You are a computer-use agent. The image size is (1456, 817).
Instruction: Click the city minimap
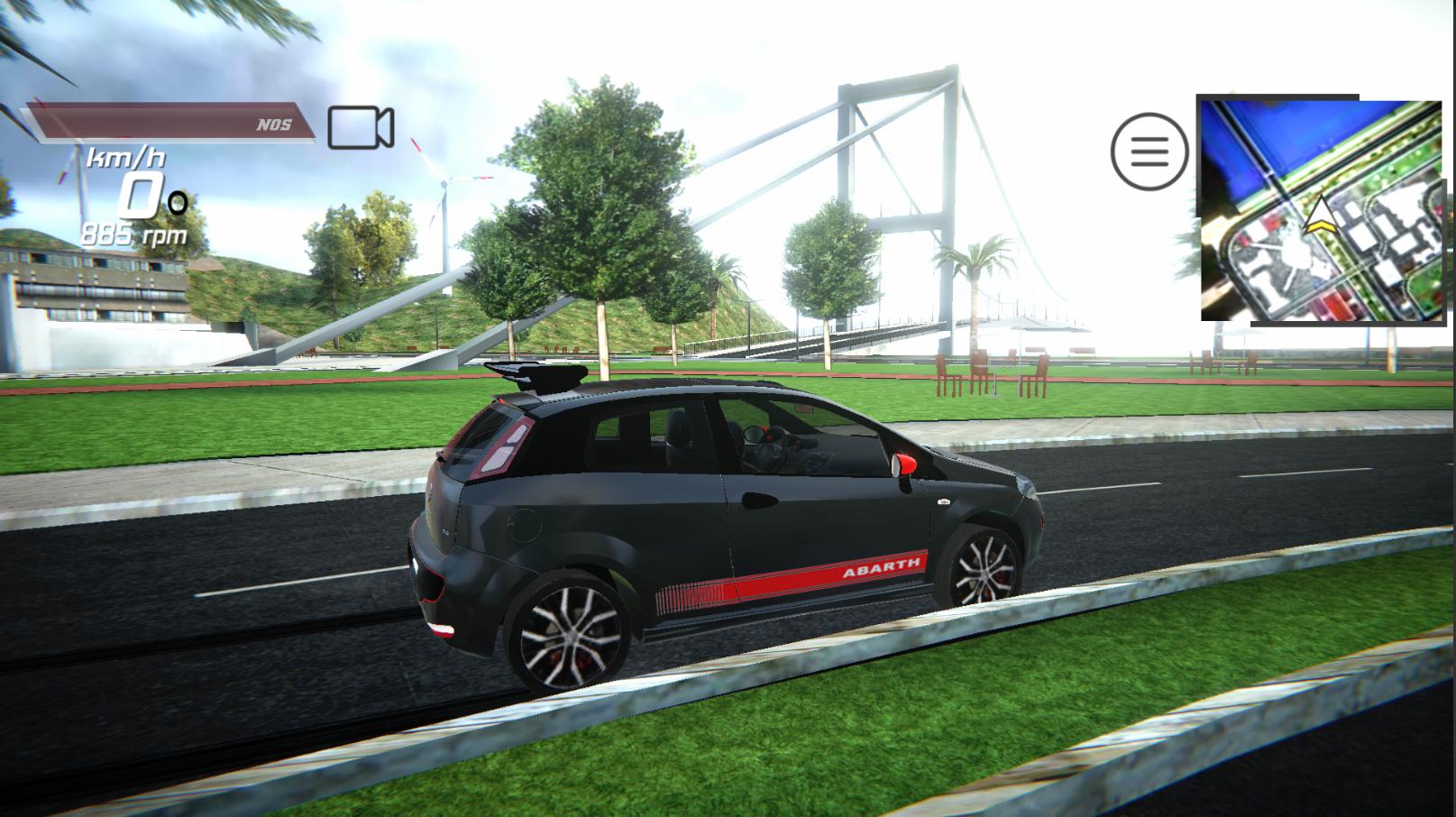click(1321, 211)
